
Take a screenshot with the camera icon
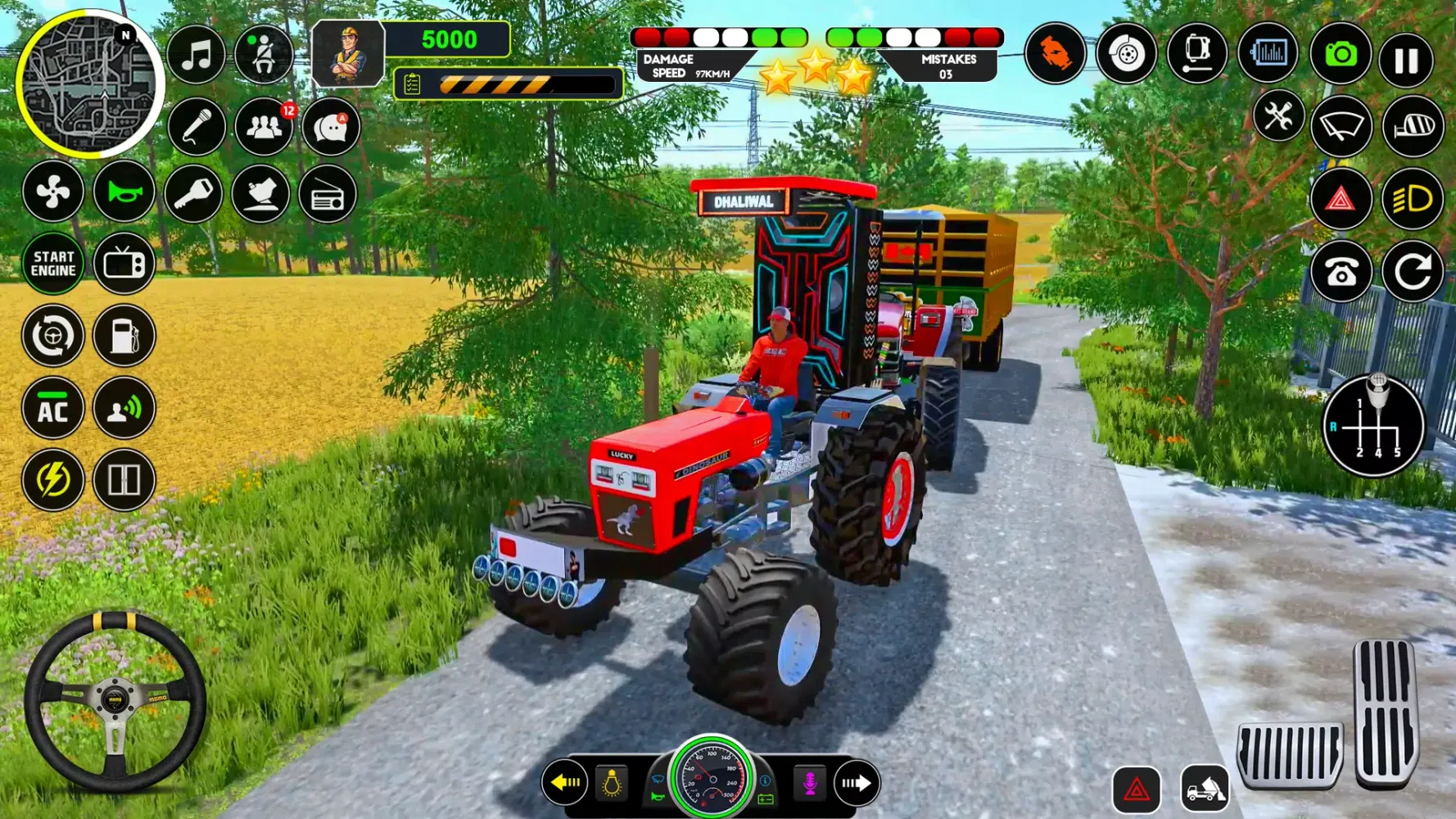1341,55
